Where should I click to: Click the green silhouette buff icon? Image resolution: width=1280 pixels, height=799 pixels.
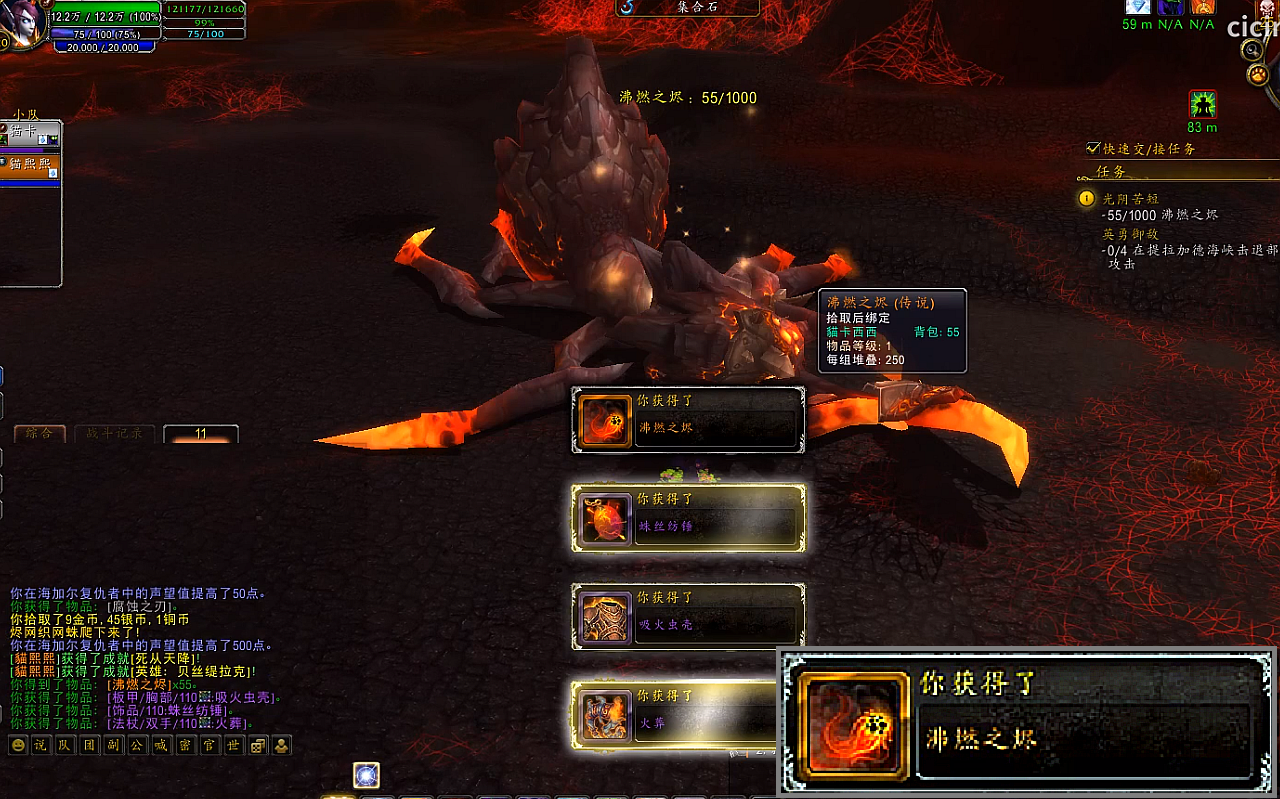point(1202,104)
